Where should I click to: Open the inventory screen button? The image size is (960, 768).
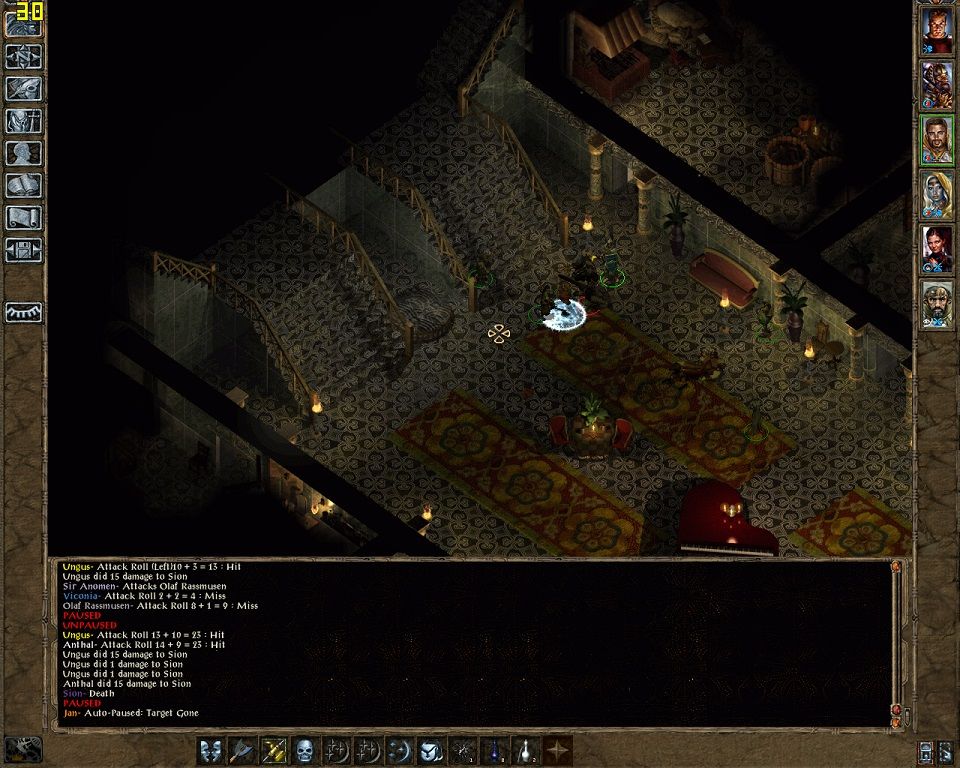click(x=24, y=121)
